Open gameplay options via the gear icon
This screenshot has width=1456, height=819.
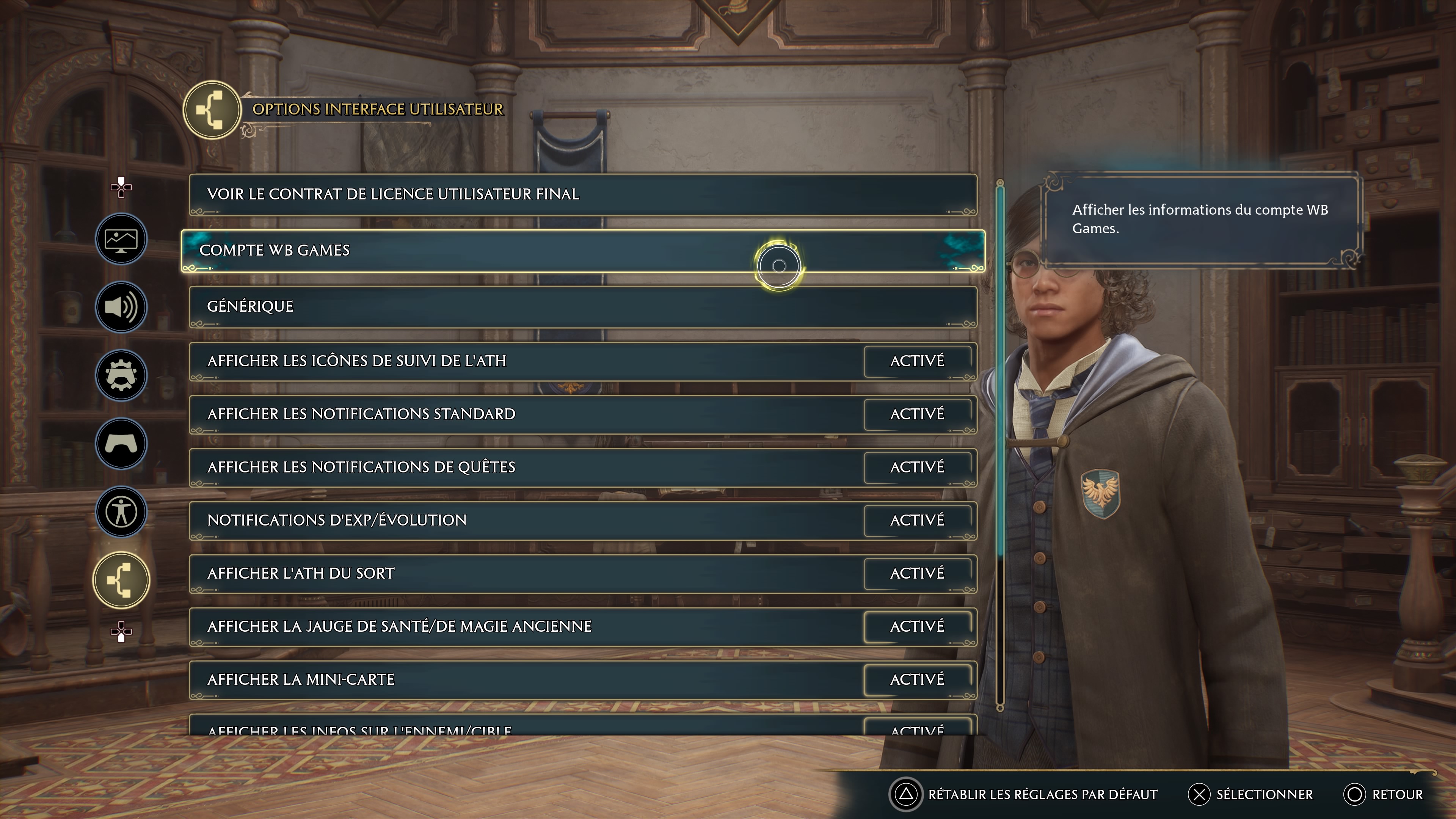click(121, 375)
